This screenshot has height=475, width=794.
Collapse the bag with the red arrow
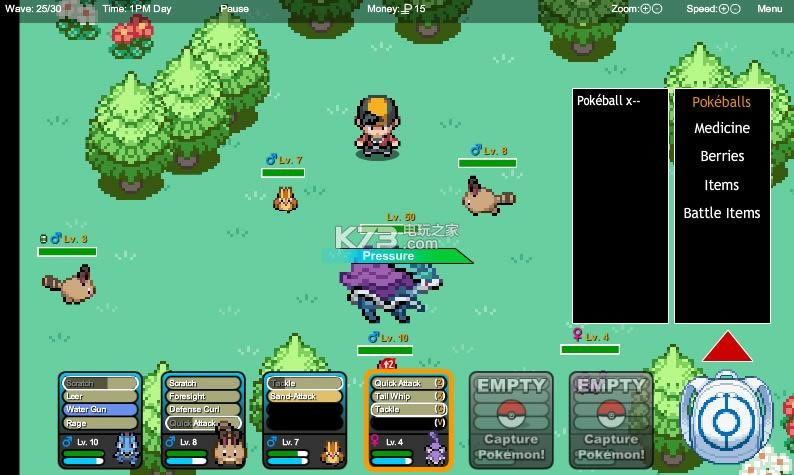(727, 346)
